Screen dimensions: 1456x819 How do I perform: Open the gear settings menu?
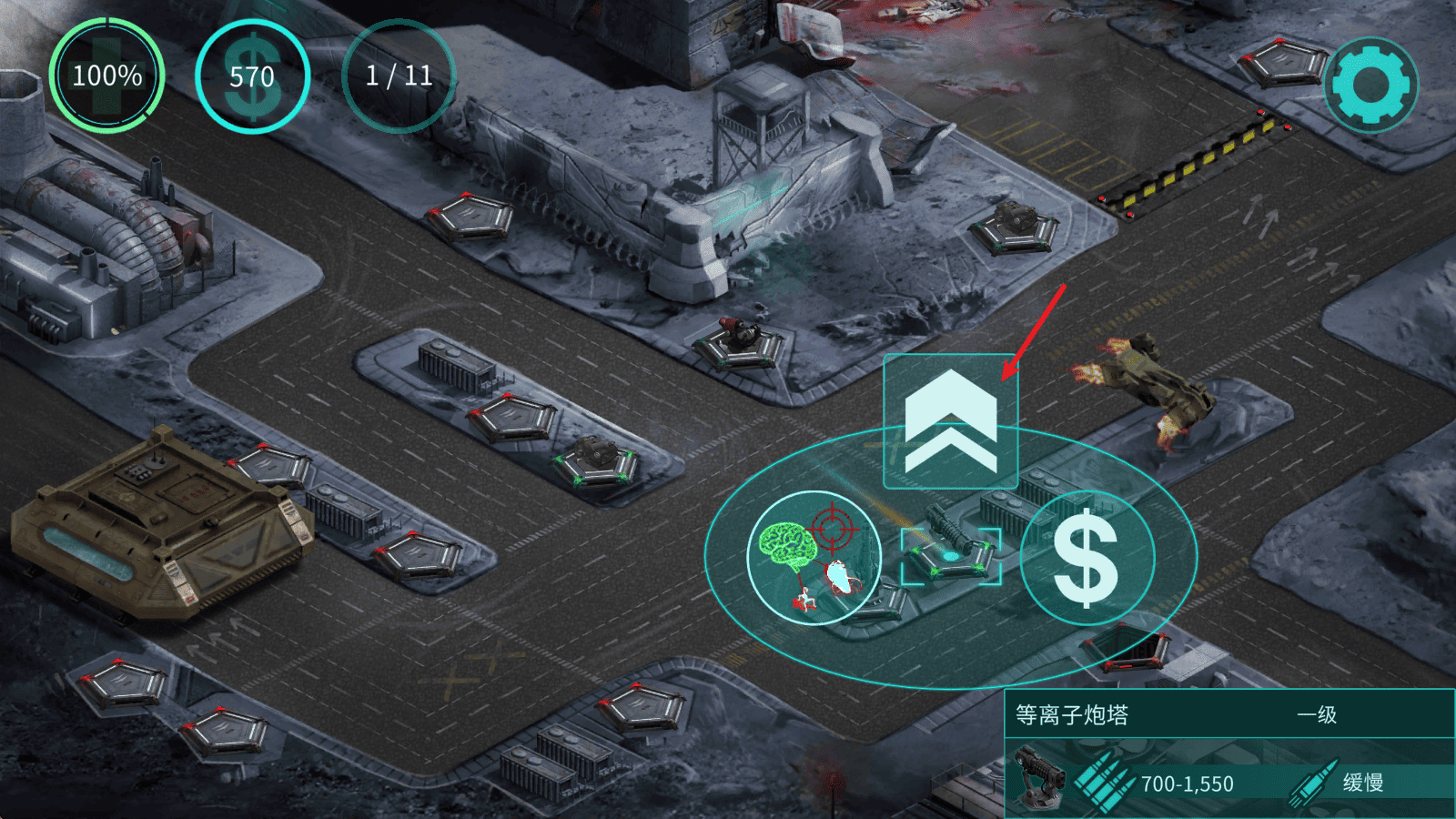click(1371, 85)
